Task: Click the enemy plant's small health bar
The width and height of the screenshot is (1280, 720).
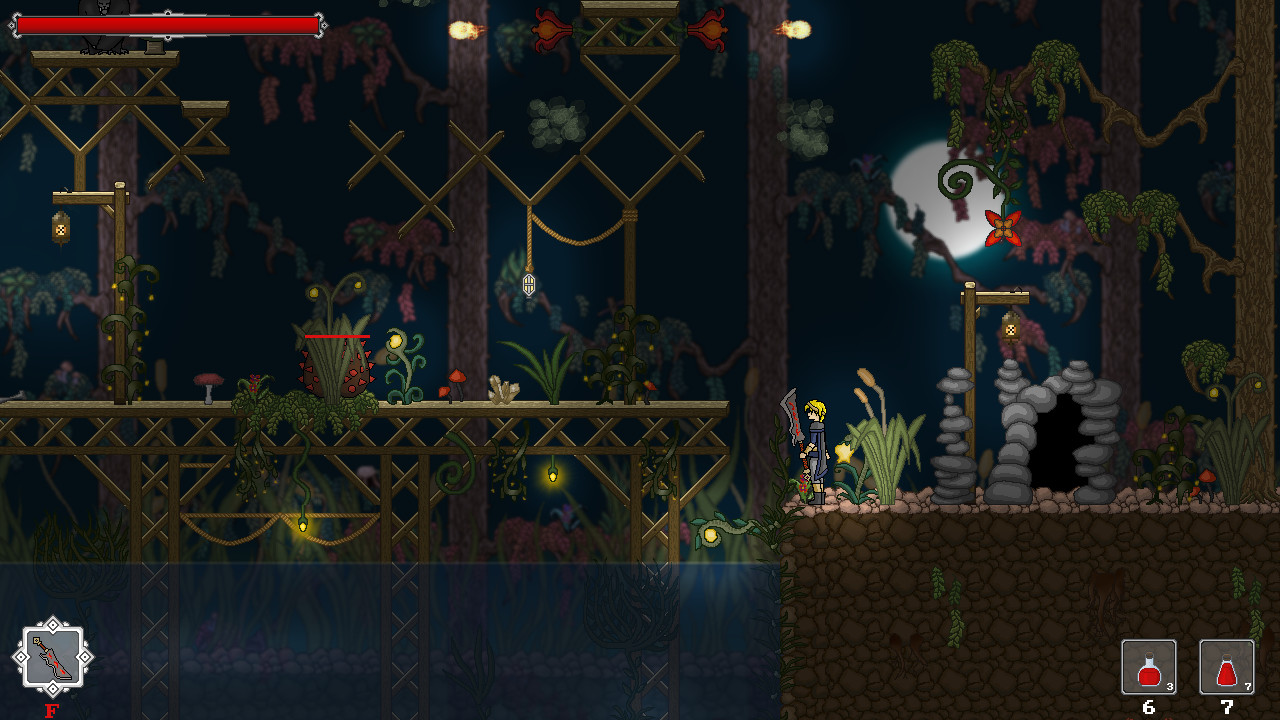Action: pos(336,337)
